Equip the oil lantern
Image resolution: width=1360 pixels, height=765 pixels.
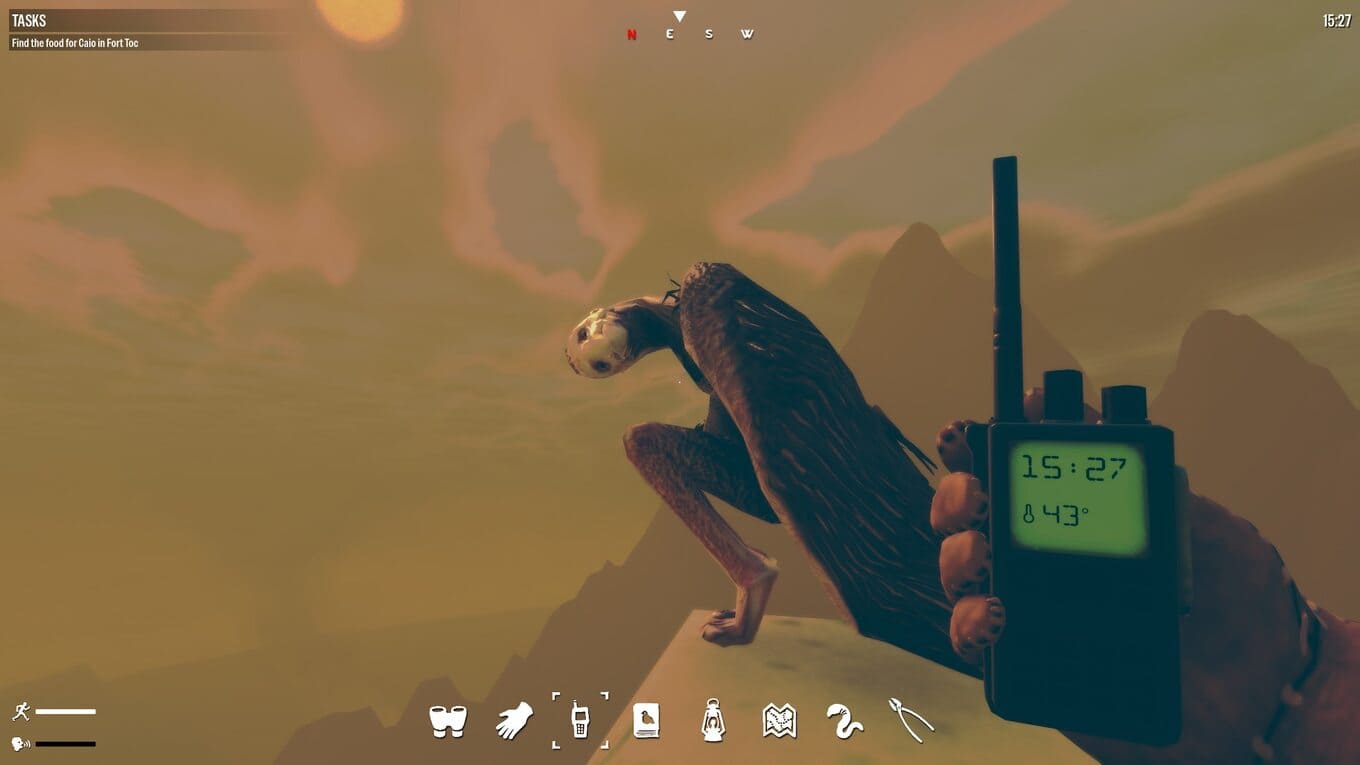point(712,720)
